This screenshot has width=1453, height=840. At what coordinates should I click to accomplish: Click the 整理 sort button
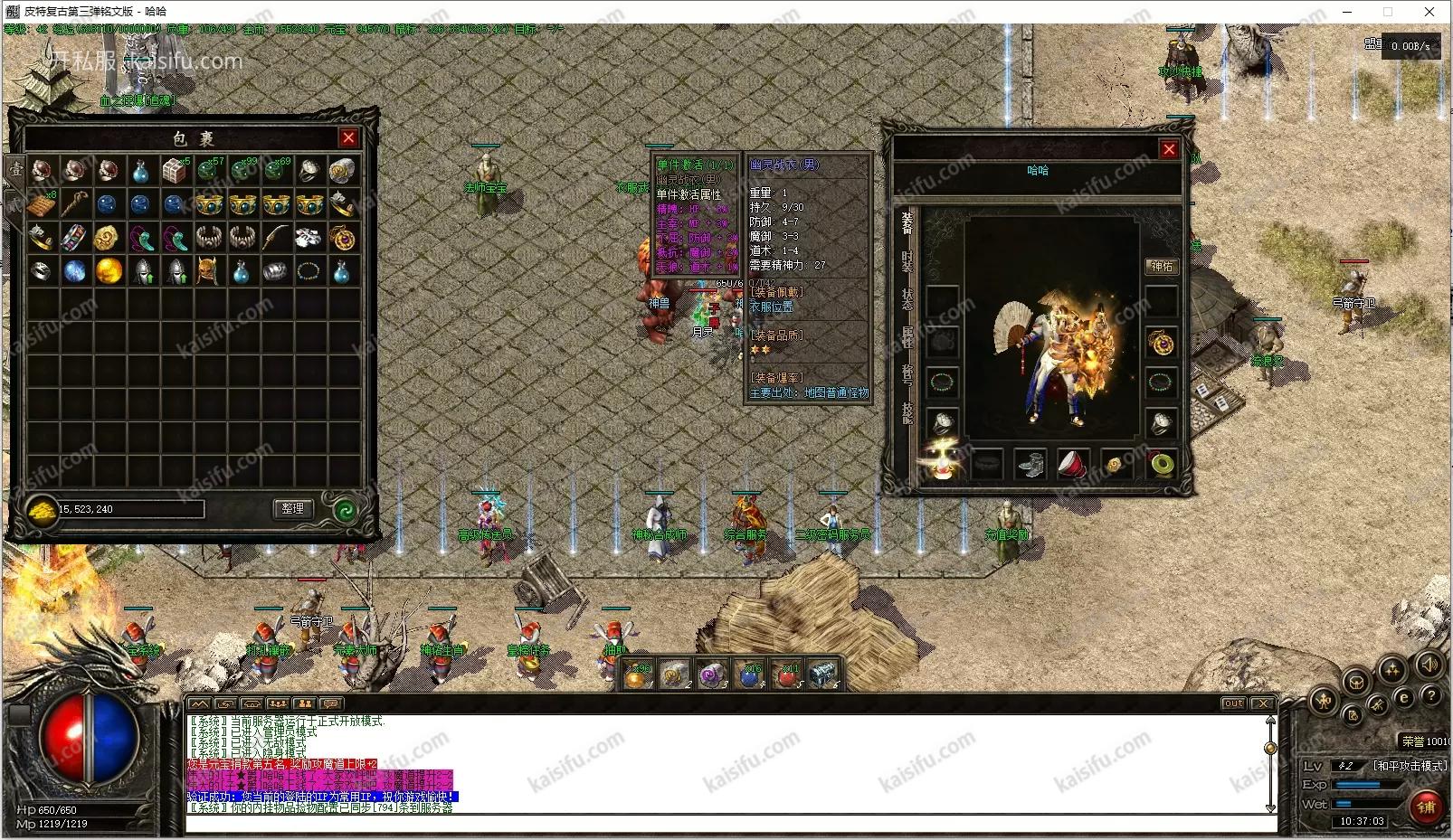pyautogui.click(x=292, y=509)
